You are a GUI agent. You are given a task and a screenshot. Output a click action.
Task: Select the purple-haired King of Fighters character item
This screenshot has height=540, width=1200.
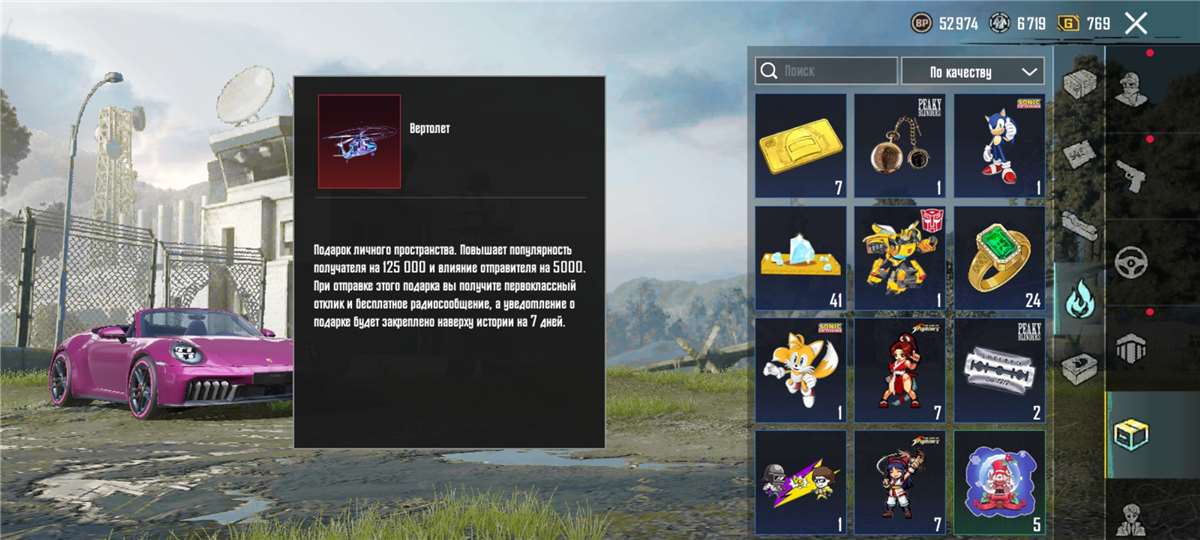(x=899, y=482)
